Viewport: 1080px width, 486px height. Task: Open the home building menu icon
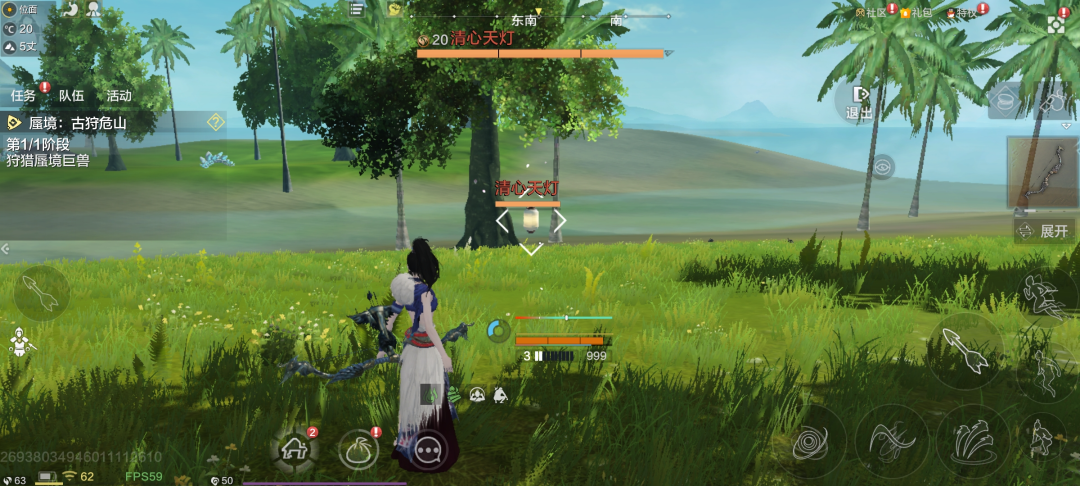(x=295, y=450)
